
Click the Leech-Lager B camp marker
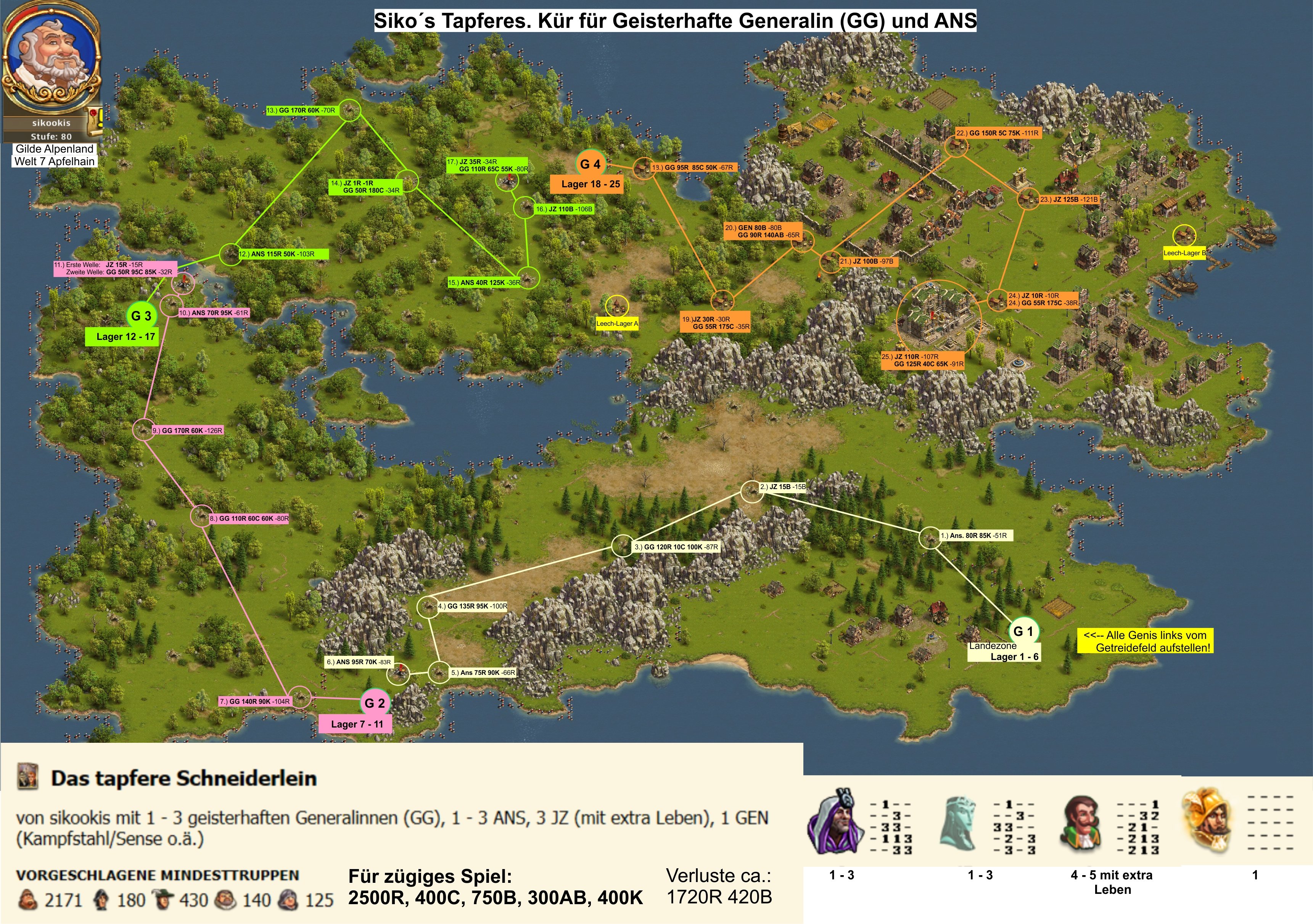tap(1184, 235)
